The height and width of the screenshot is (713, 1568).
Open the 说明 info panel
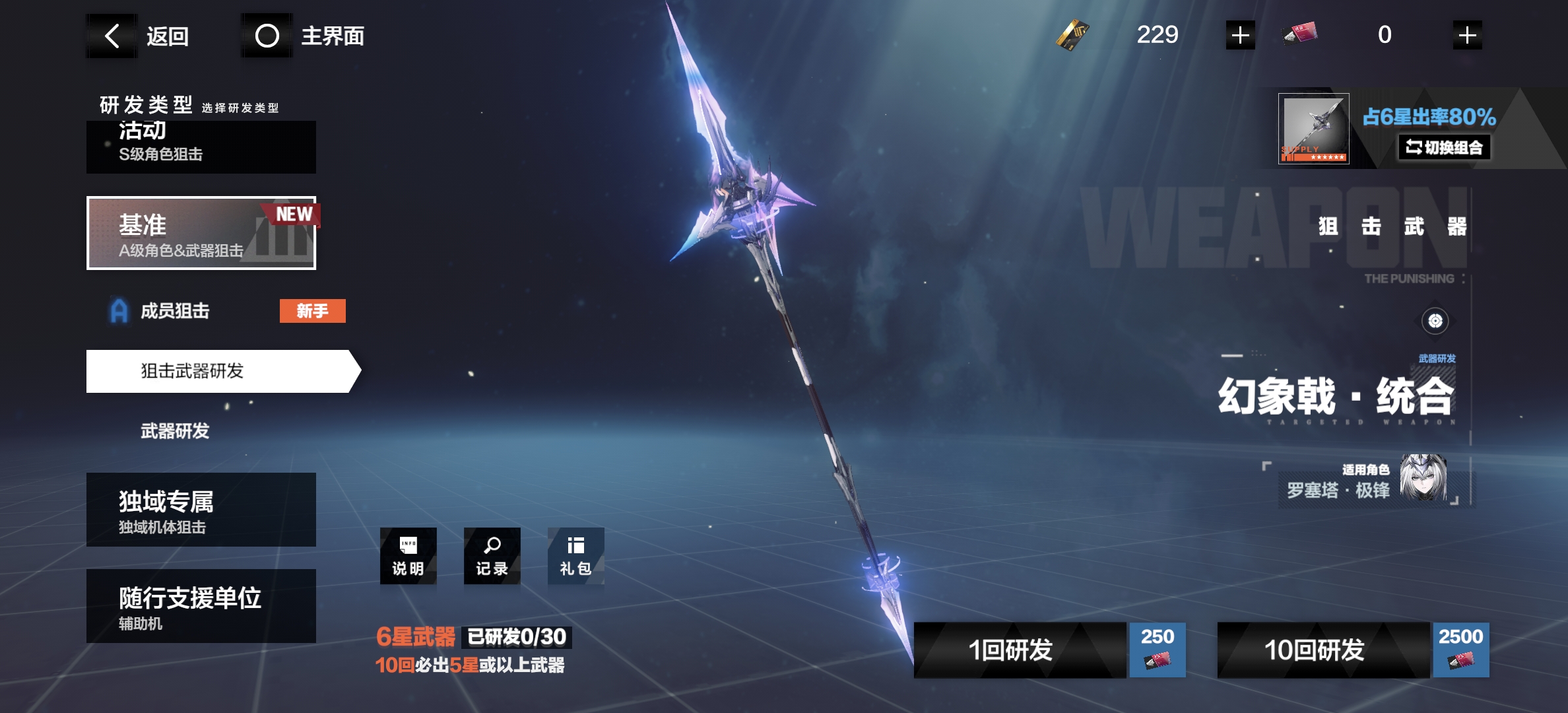click(408, 556)
